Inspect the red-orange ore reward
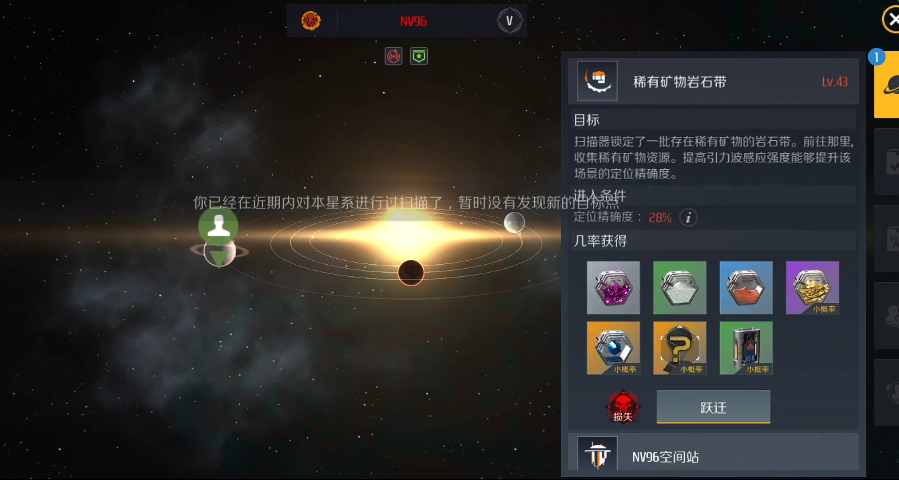This screenshot has width=899, height=480. 746,287
